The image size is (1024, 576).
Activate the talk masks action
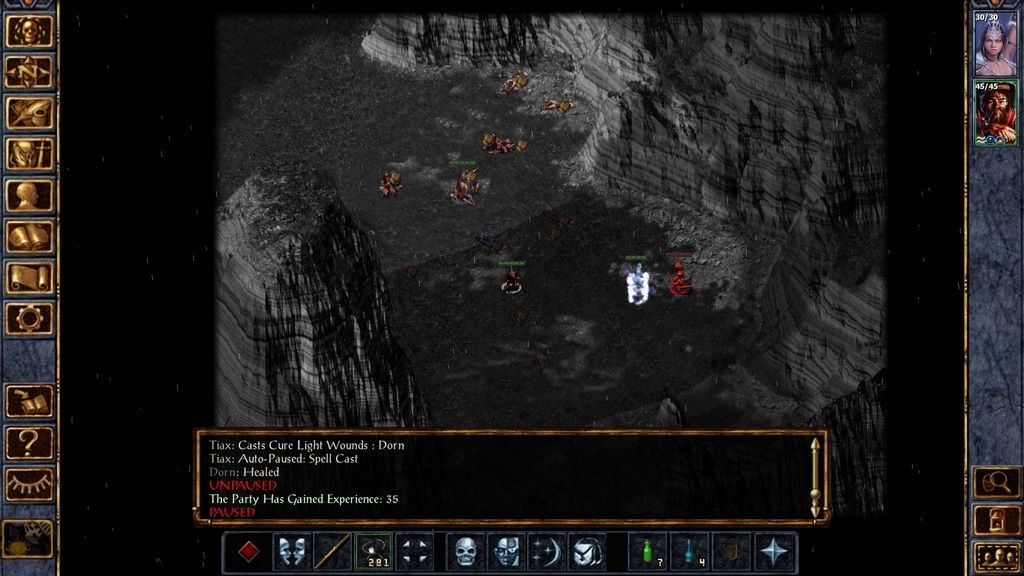[291, 552]
